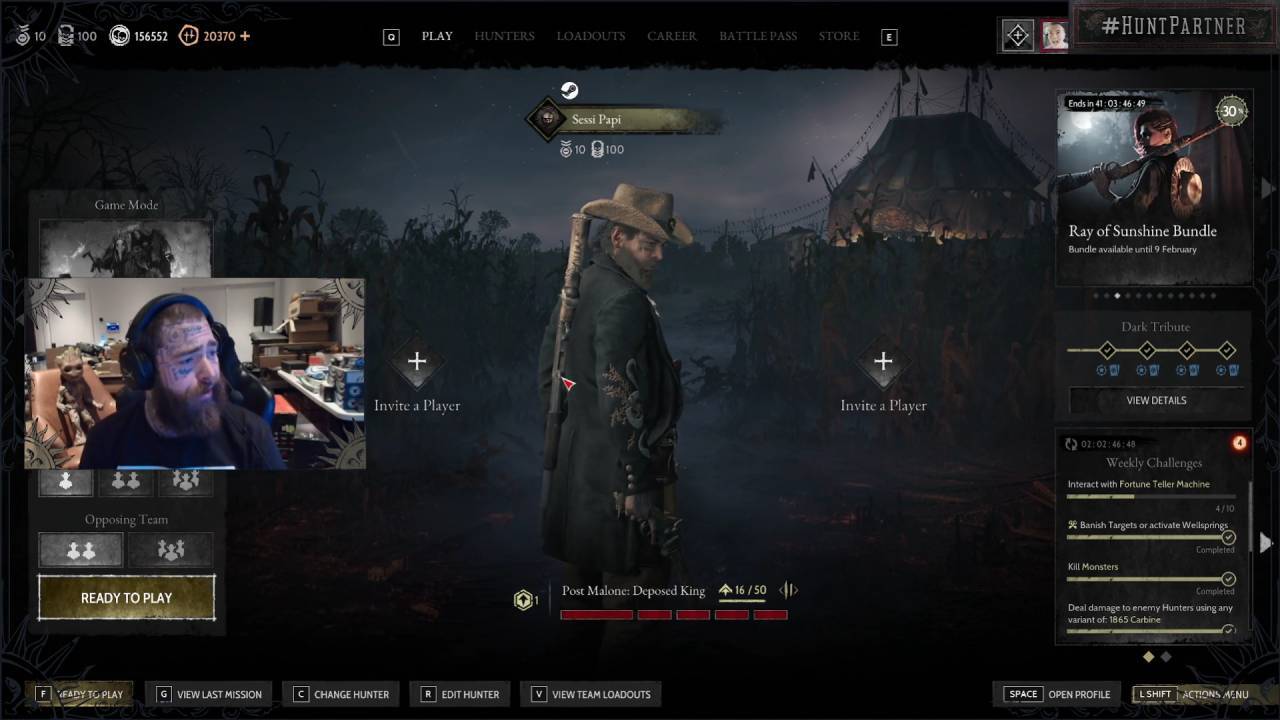Click the Q hotkey icon beside PLAY
1280x720 pixels.
[391, 35]
